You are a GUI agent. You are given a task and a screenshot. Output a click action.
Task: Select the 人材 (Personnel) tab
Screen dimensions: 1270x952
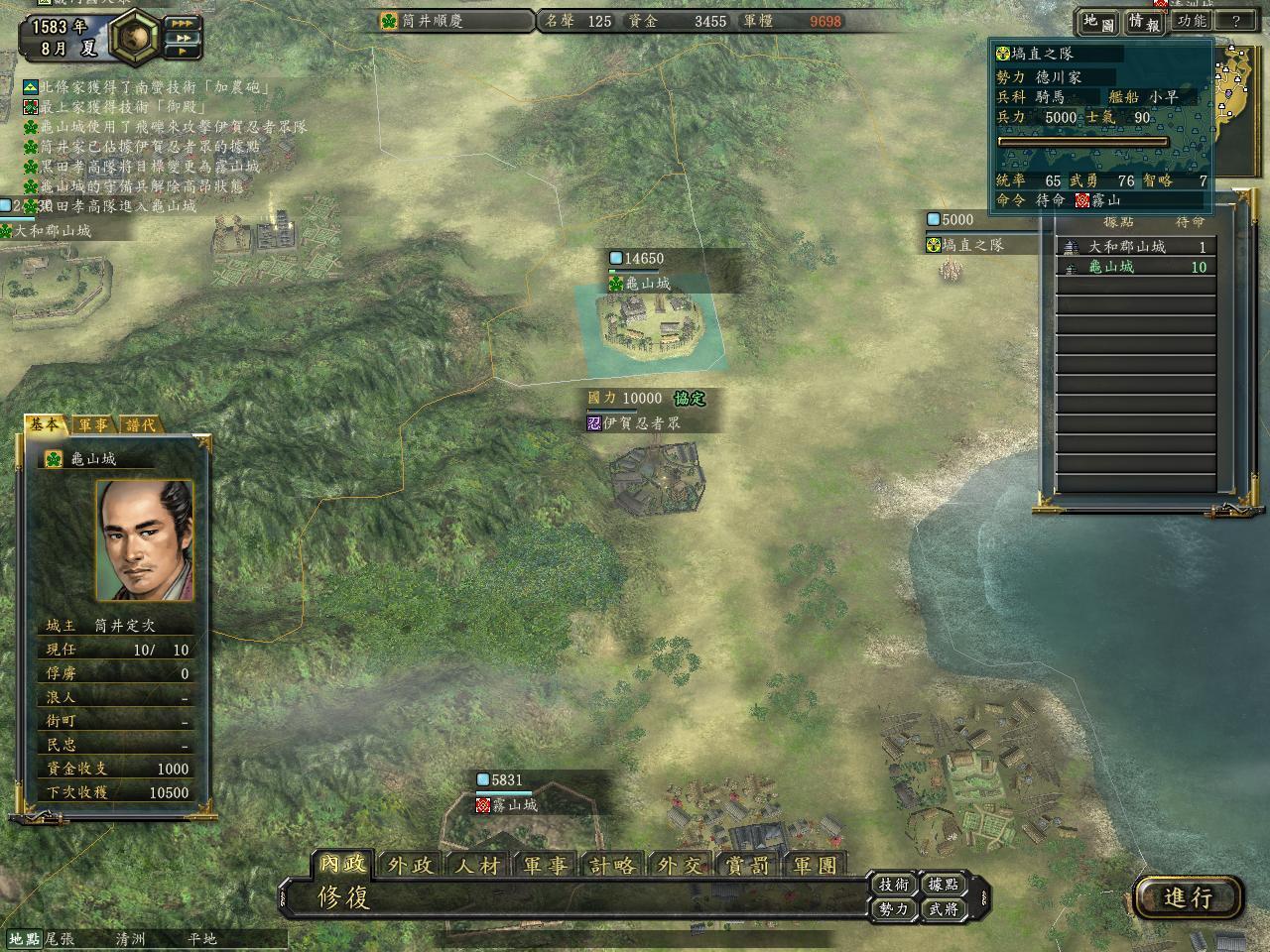[478, 865]
